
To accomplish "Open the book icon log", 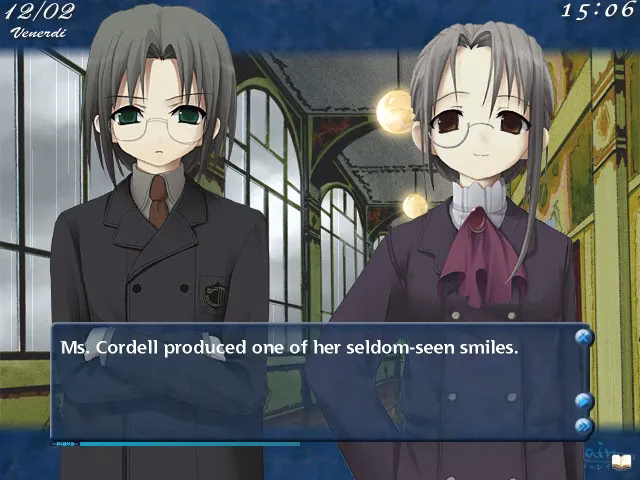I will click(x=621, y=461).
